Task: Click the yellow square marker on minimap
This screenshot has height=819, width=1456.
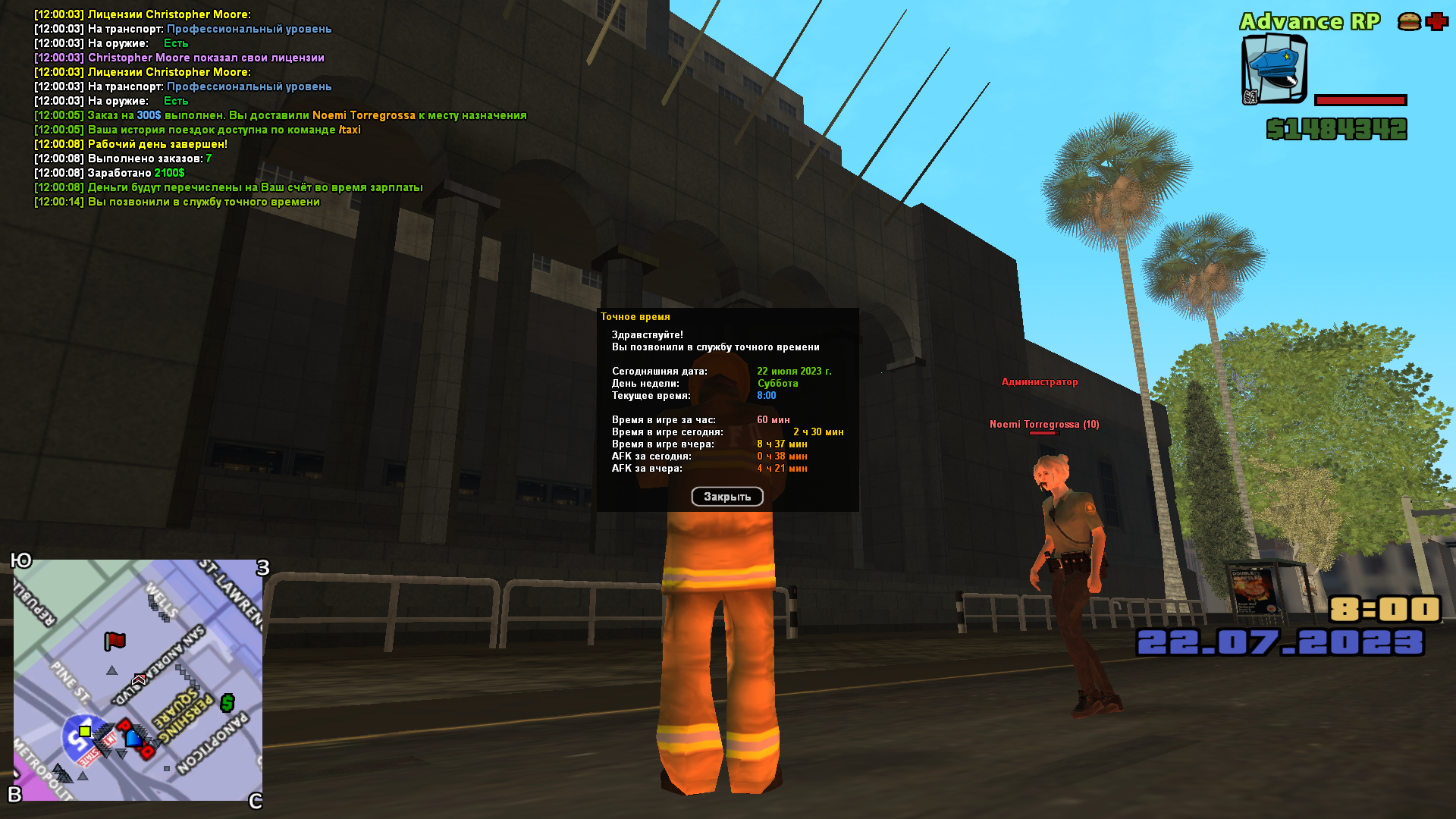Action: click(85, 731)
